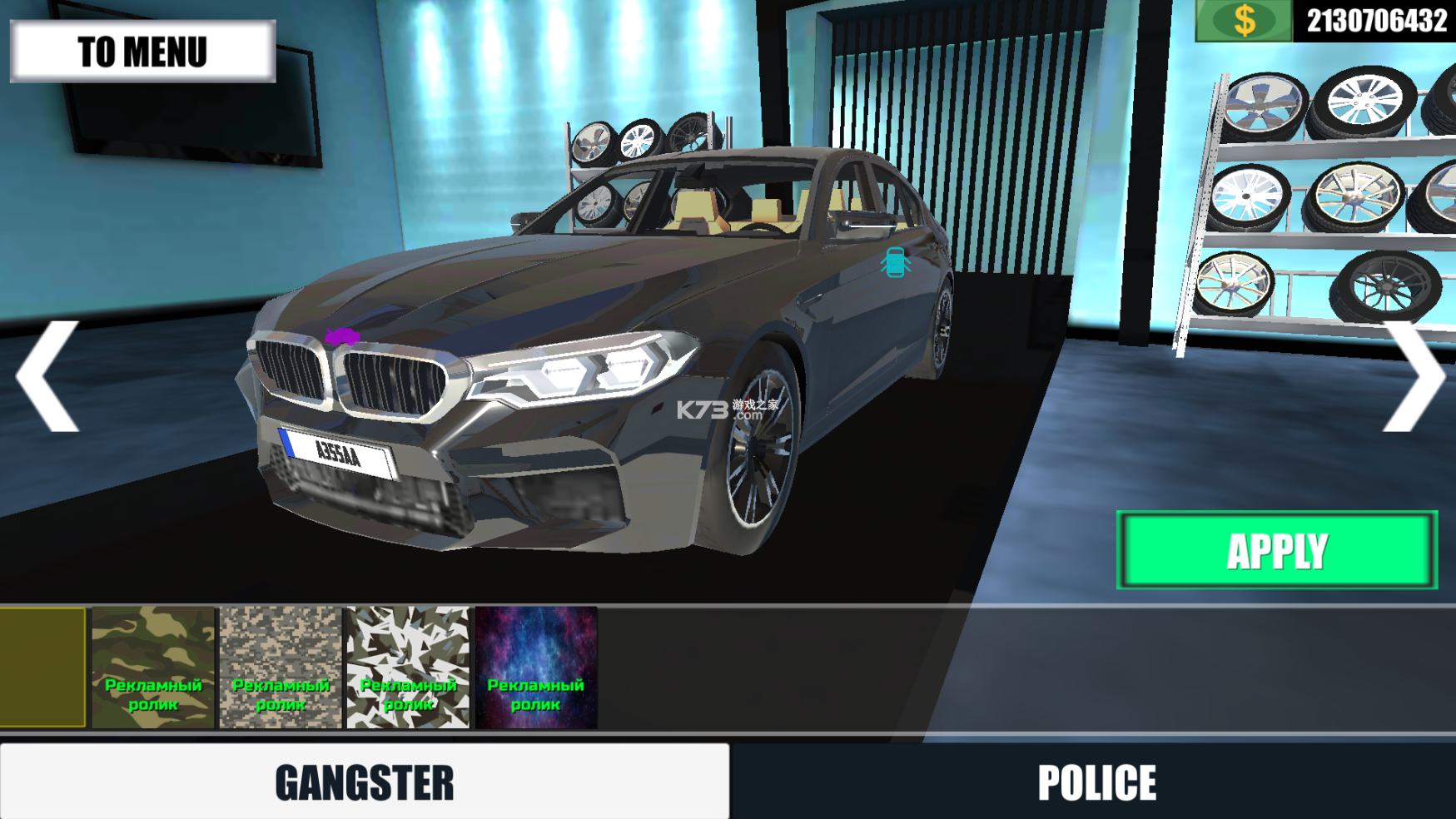The width and height of the screenshot is (1456, 819).
Task: Return with the TO MENU button
Action: coord(142,52)
